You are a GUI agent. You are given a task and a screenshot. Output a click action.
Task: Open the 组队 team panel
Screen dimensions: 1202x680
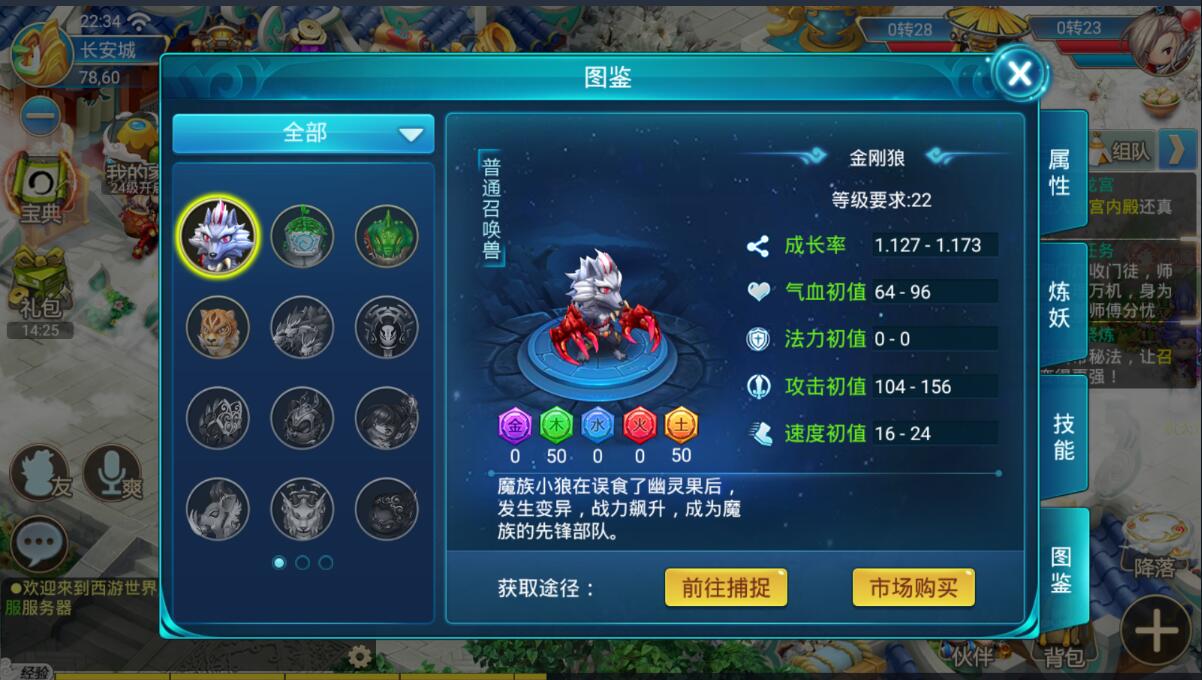[x=1130, y=152]
